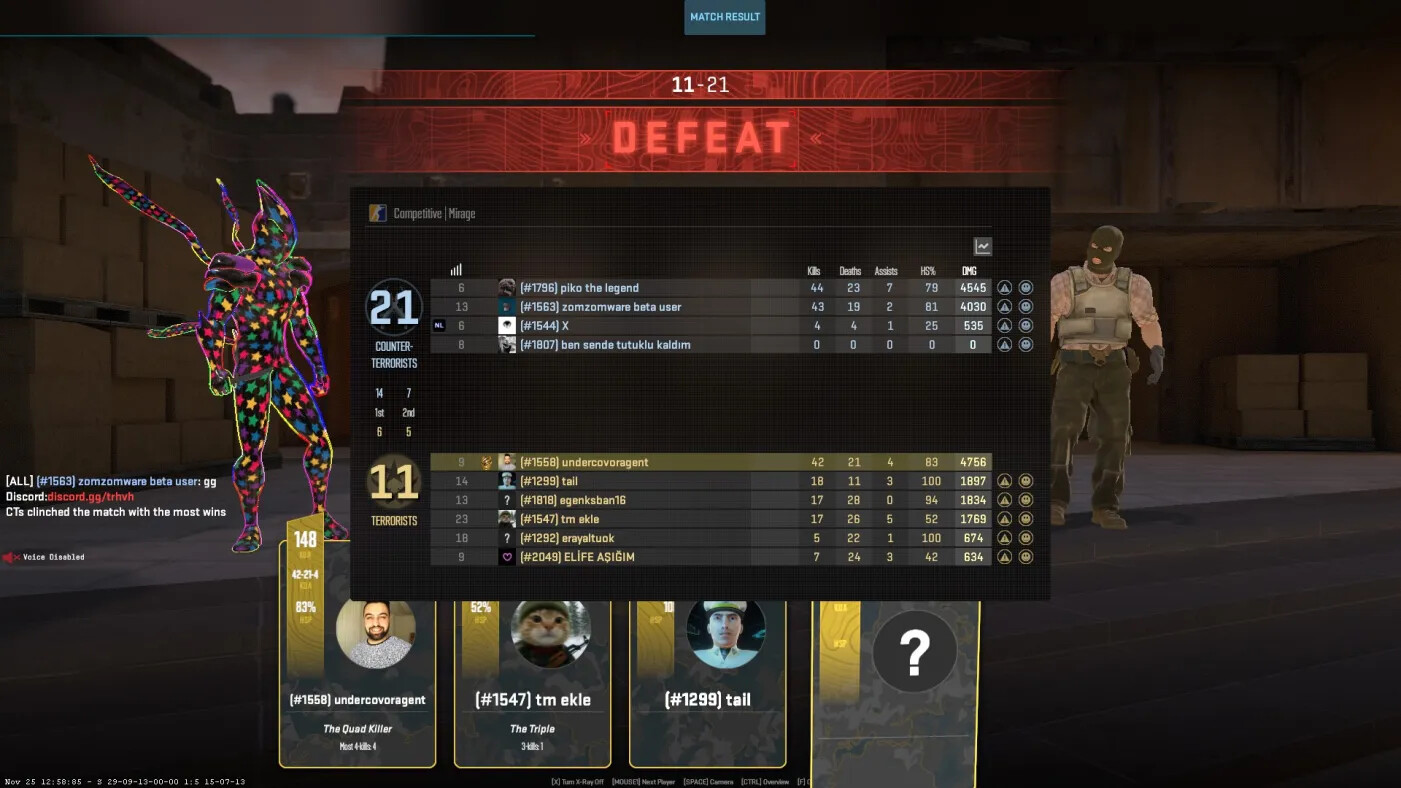
Task: Open the Match Result tab
Action: 724,17
